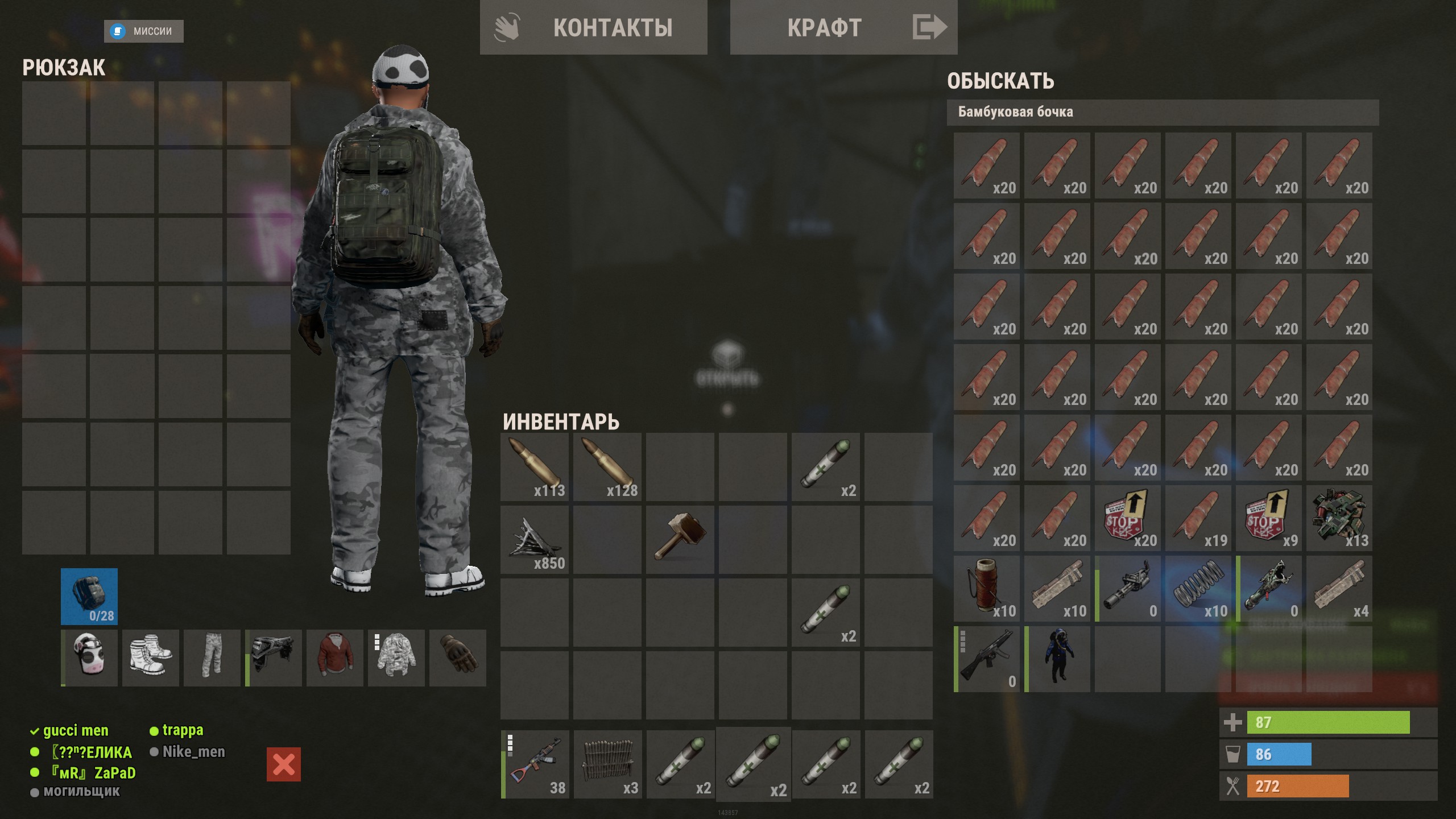Select the ammo stack of x113
The height and width of the screenshot is (819, 1456).
535,467
